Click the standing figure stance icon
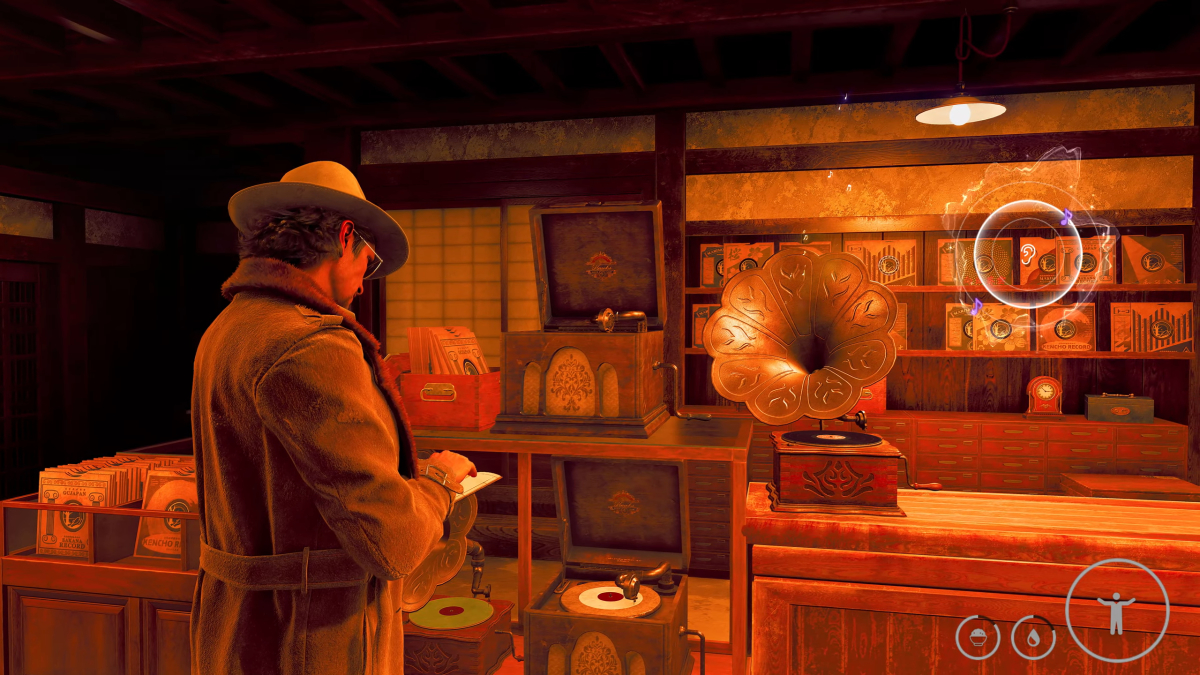The height and width of the screenshot is (675, 1200). [x=1117, y=610]
